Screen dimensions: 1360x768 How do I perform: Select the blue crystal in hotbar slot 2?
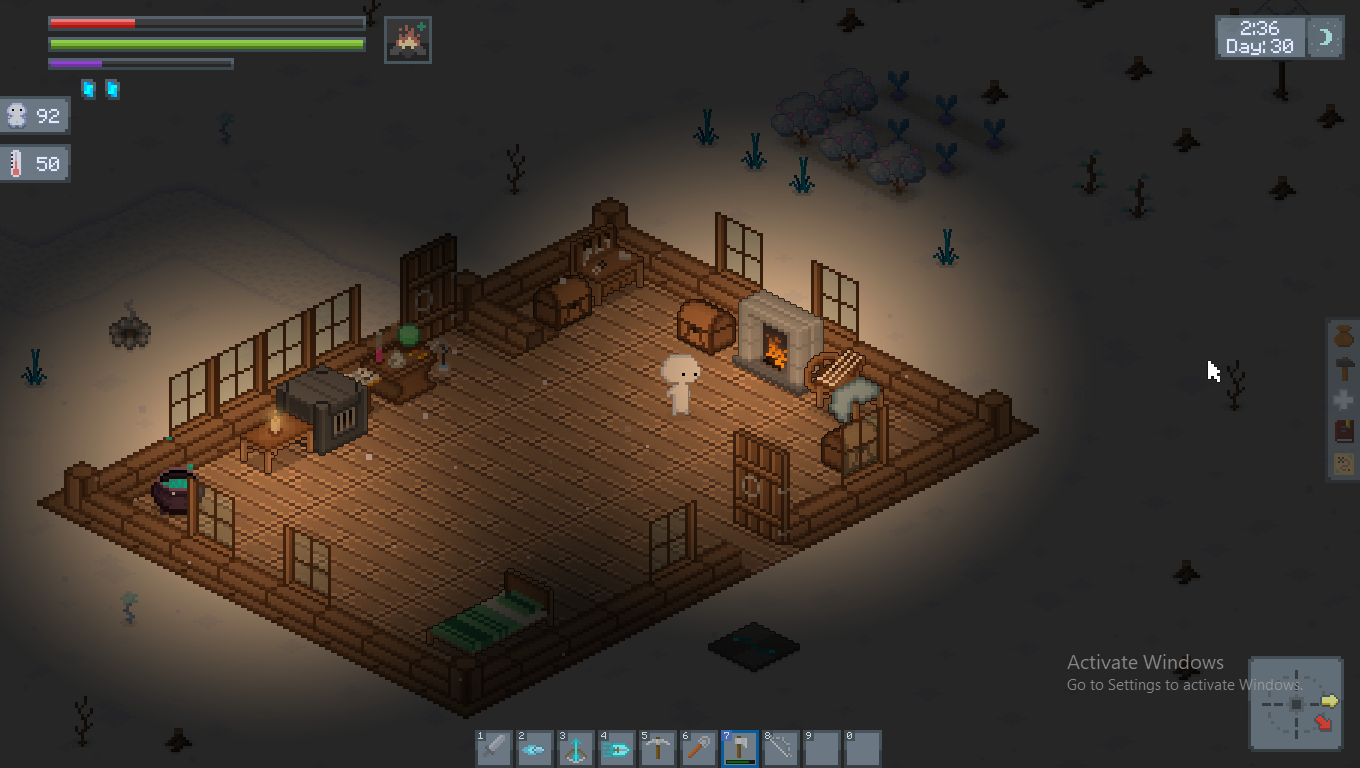tap(535, 749)
